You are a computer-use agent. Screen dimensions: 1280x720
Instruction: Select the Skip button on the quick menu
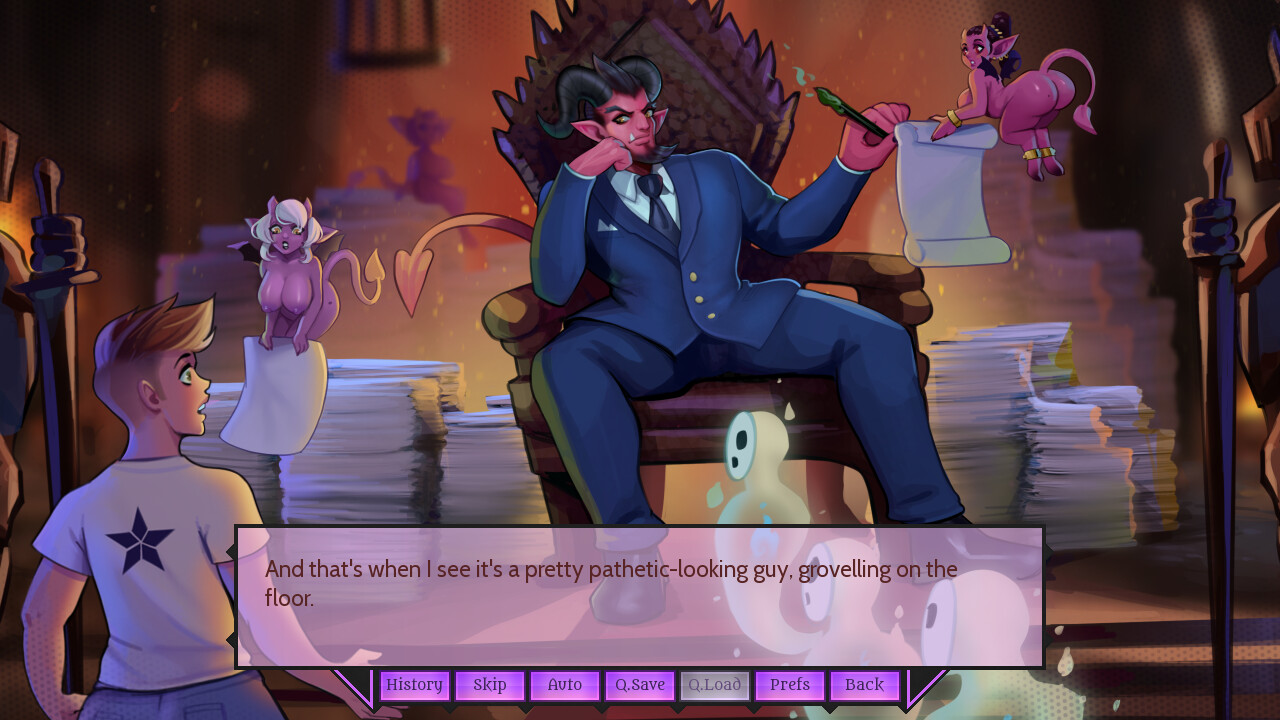[489, 685]
